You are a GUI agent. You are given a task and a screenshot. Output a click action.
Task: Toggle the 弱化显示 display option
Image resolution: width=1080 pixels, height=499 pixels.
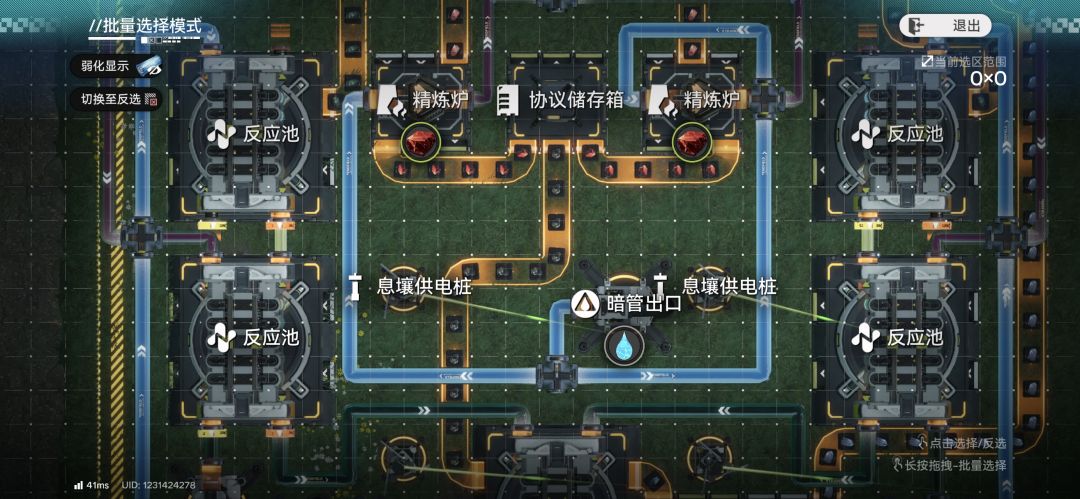click(120, 66)
